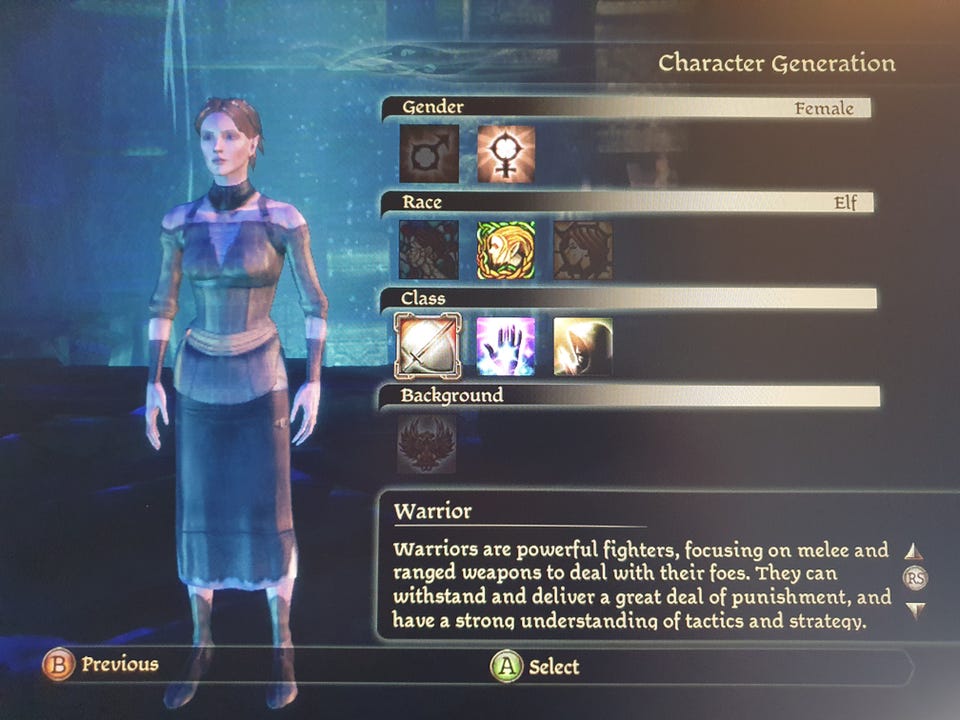Pick the Rogue class hooded figure icon

[x=583, y=347]
